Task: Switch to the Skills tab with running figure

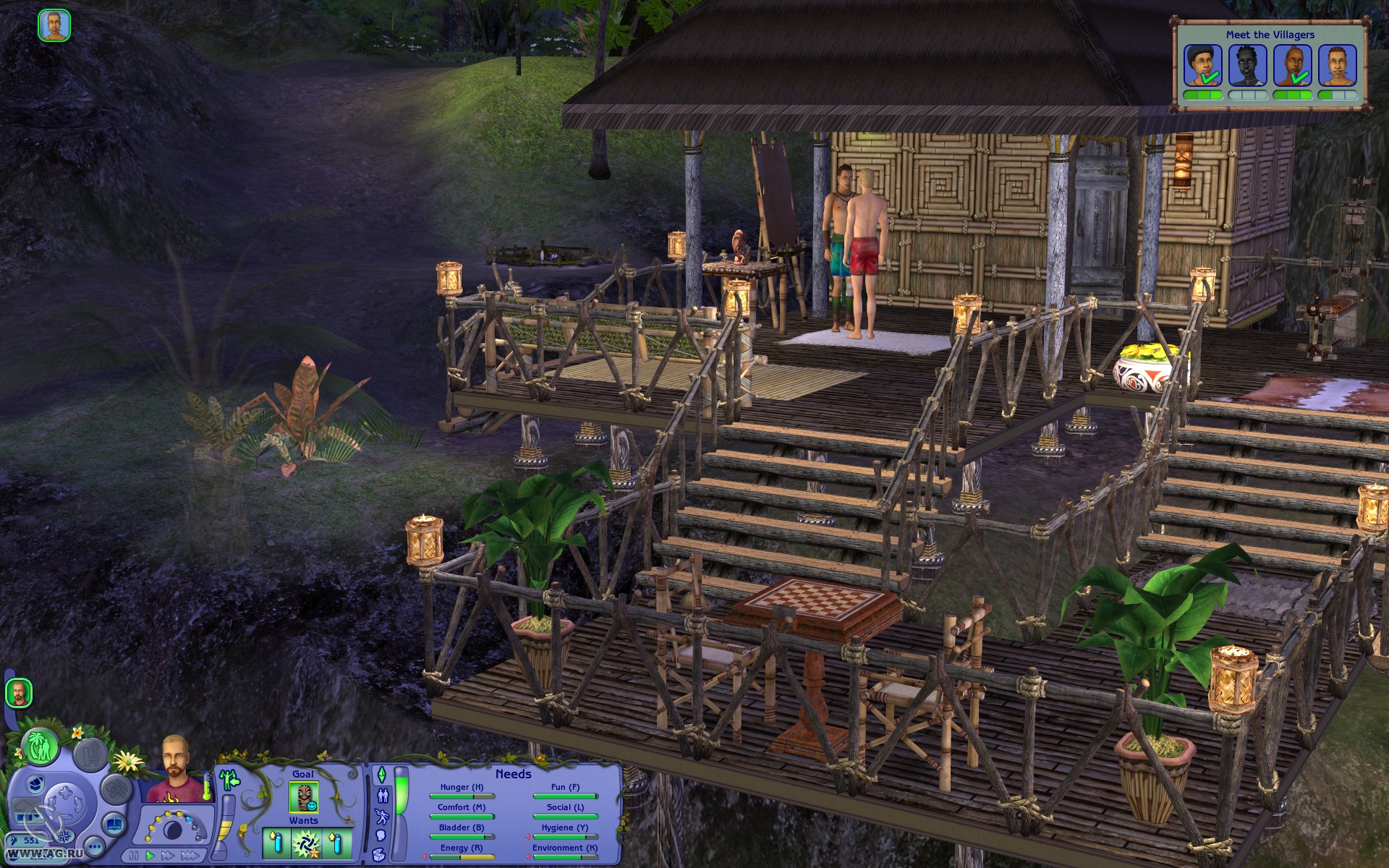Action: 383,817
